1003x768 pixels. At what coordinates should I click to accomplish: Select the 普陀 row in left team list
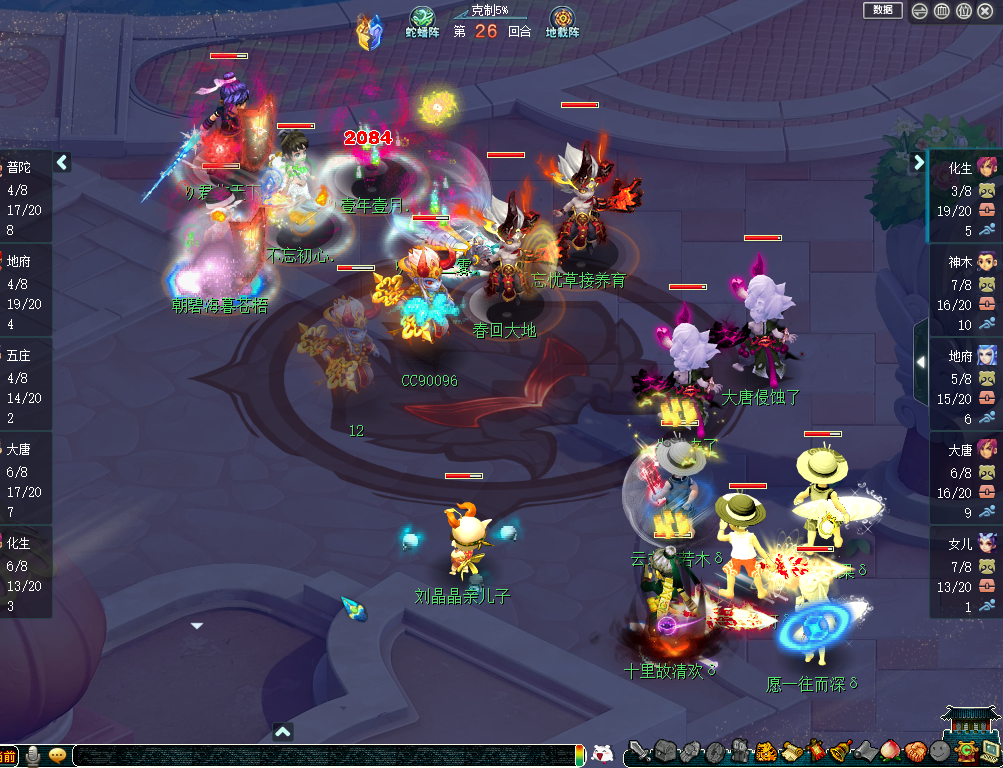coord(25,190)
